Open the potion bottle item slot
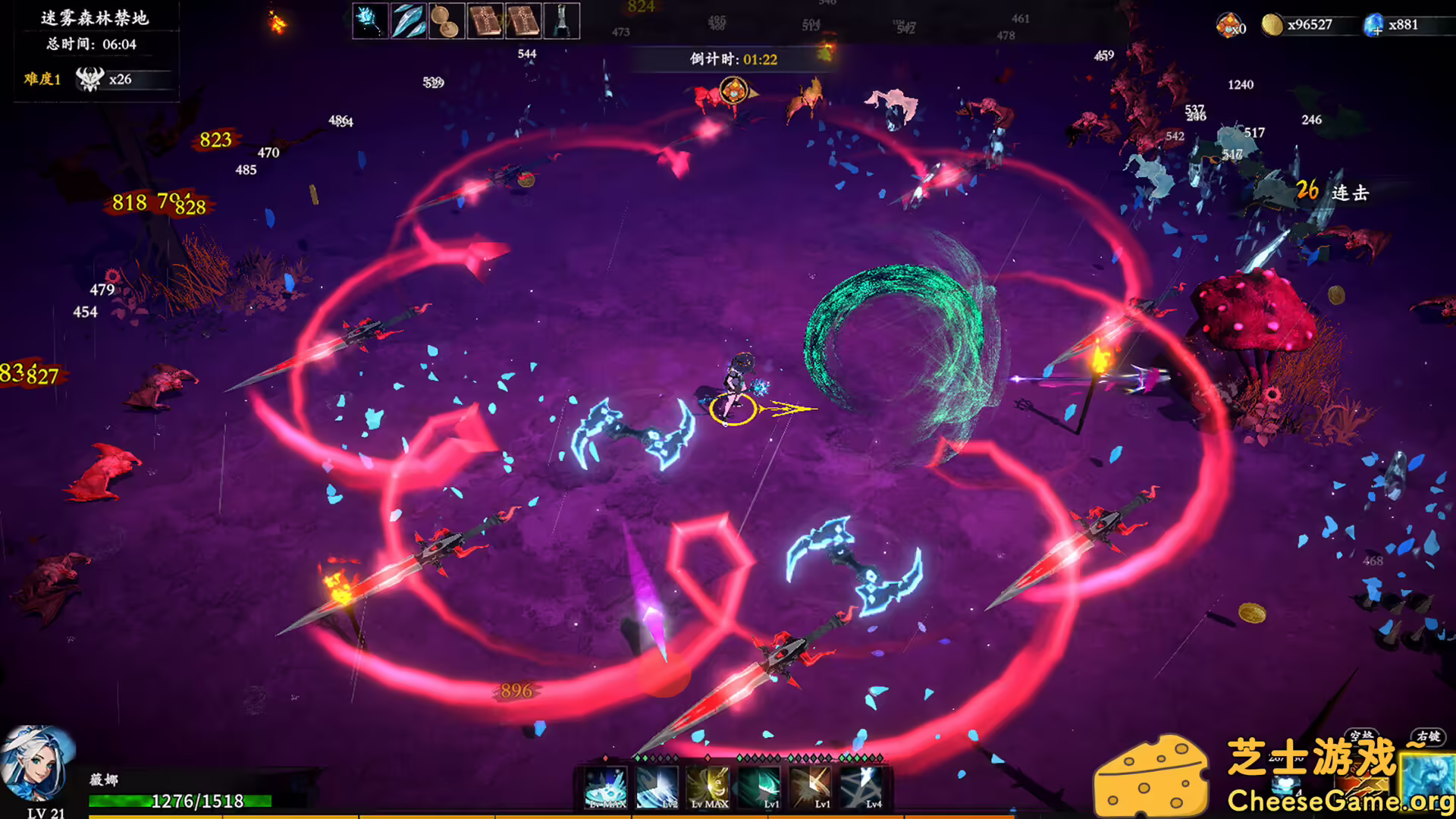1456x819 pixels. [x=562, y=20]
